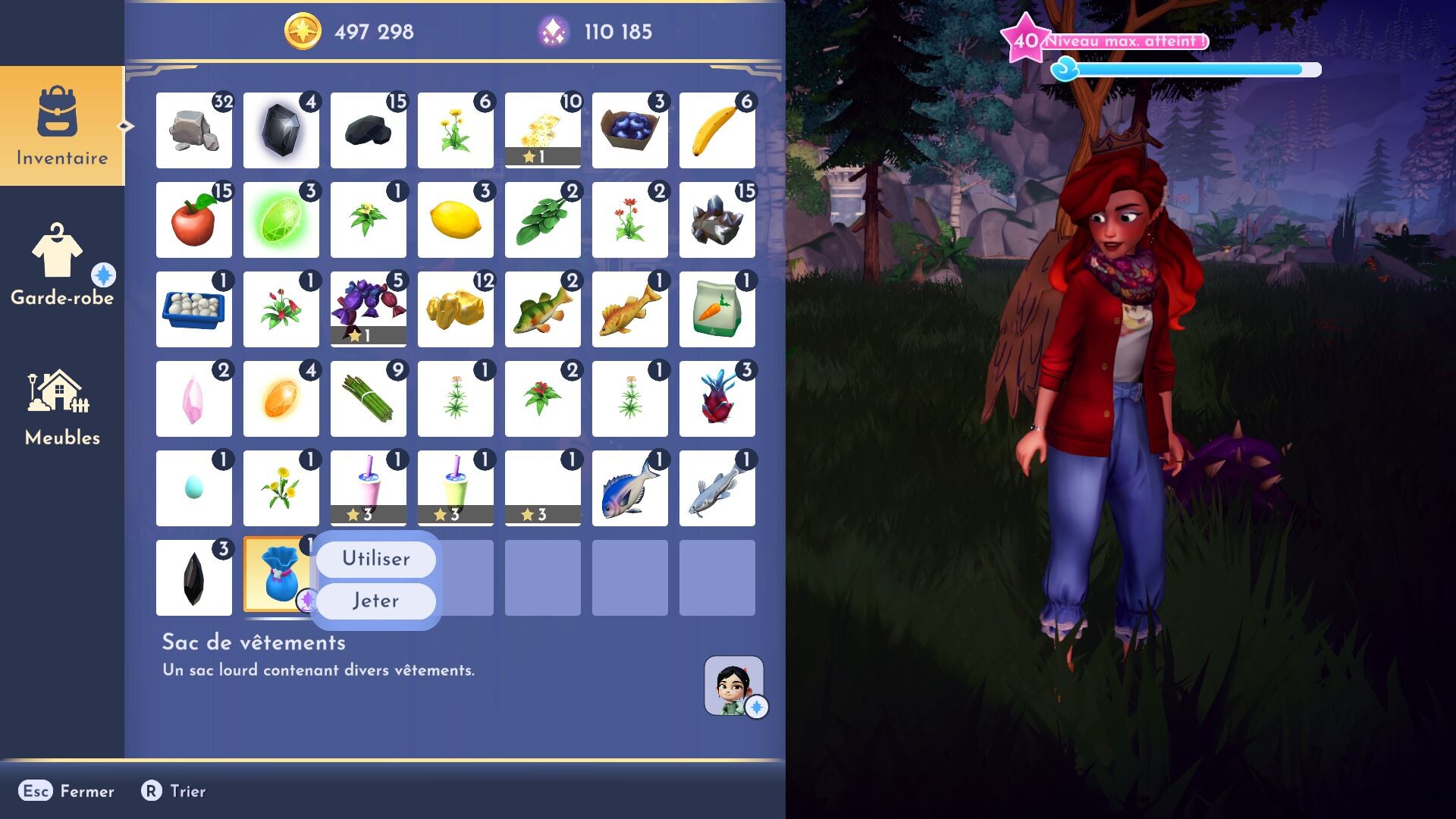
Task: Select the black onyx gem item
Action: click(x=281, y=130)
